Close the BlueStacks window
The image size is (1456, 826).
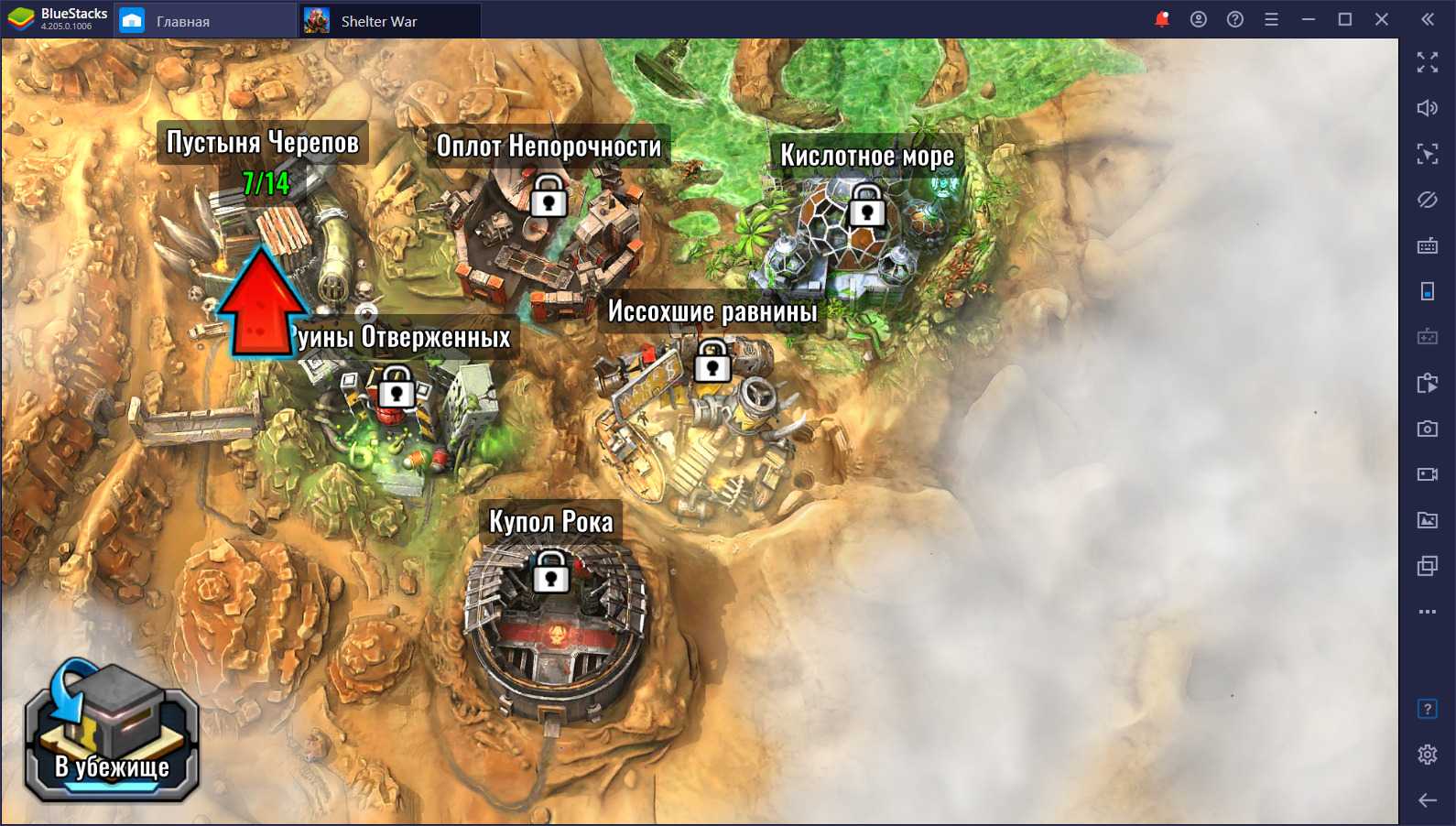(x=1382, y=19)
